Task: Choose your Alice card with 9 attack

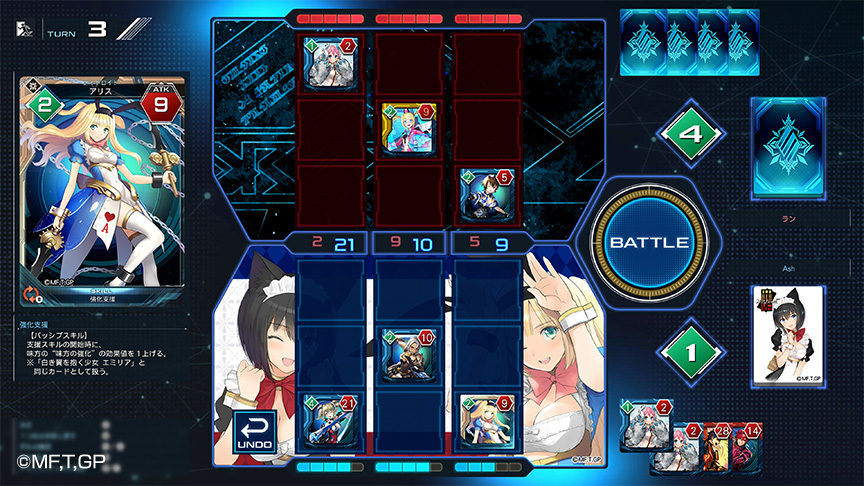Action: pos(487,420)
